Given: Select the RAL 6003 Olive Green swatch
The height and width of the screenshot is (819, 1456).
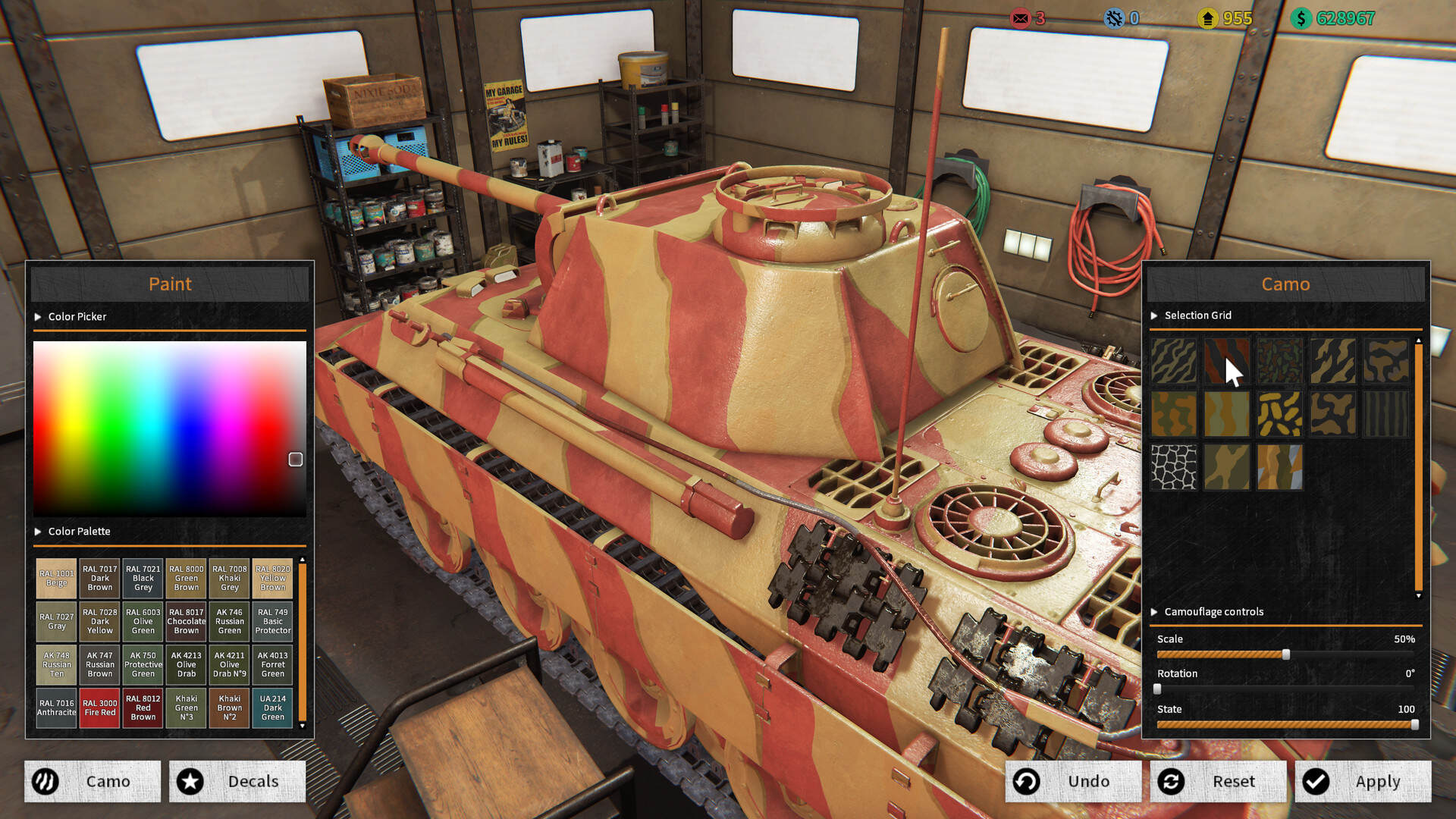Looking at the screenshot, I should [143, 621].
